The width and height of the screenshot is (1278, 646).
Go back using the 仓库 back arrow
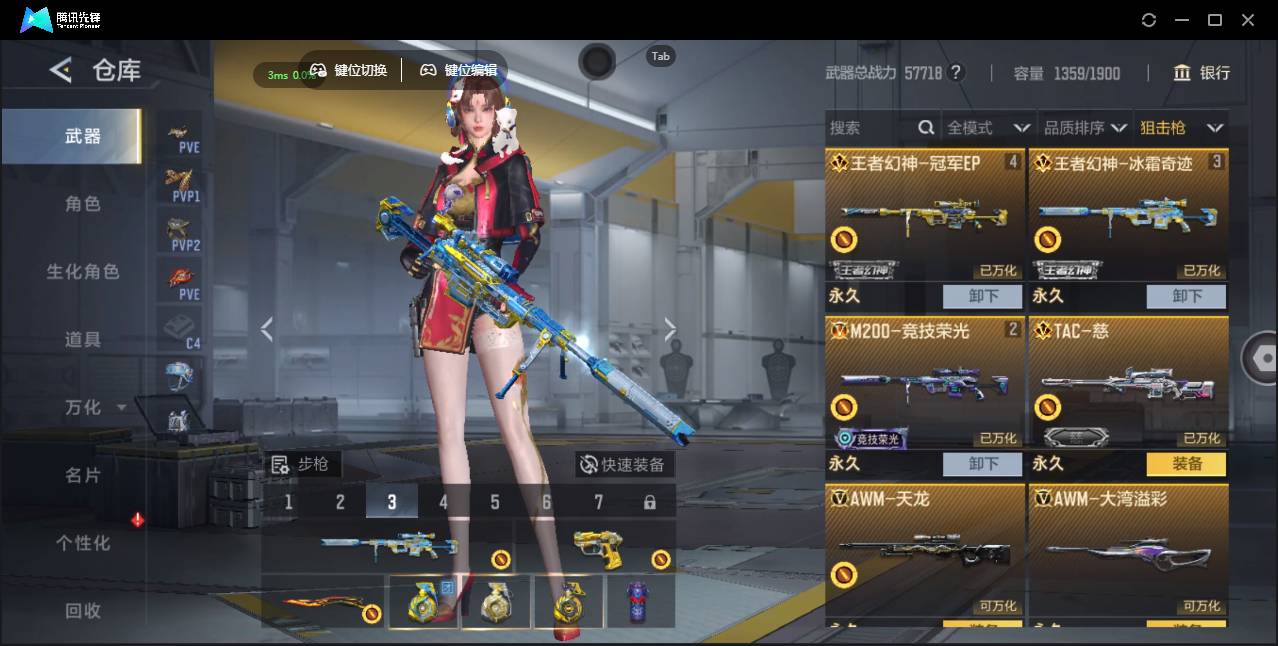(x=62, y=70)
